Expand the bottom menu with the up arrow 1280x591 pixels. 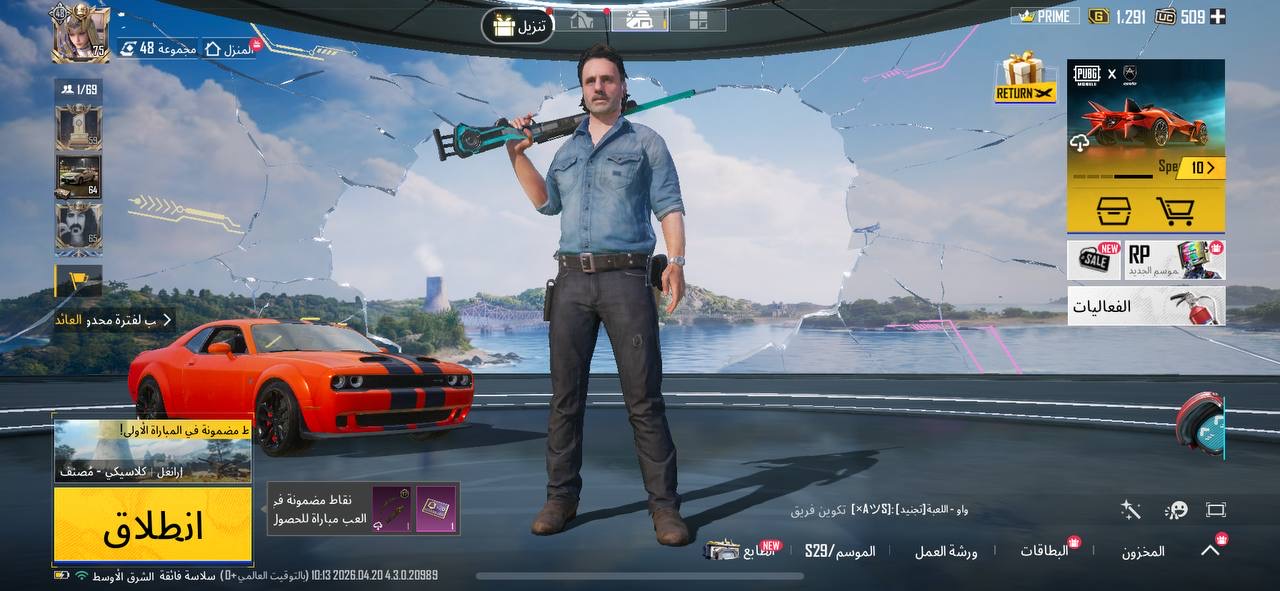1210,550
